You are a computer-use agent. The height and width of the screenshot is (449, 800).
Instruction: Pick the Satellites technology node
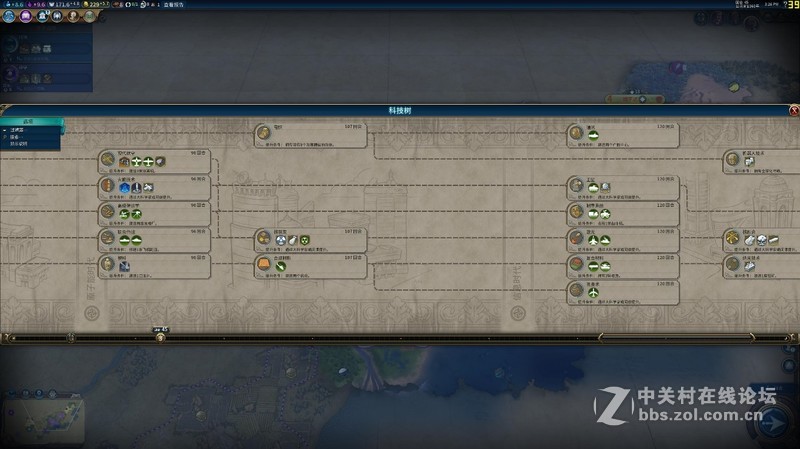click(x=620, y=186)
